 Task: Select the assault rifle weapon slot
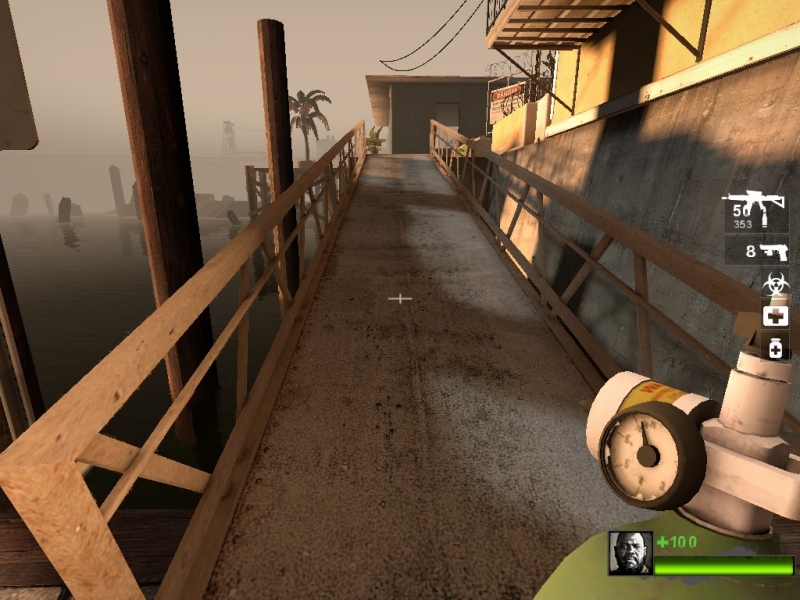point(756,211)
